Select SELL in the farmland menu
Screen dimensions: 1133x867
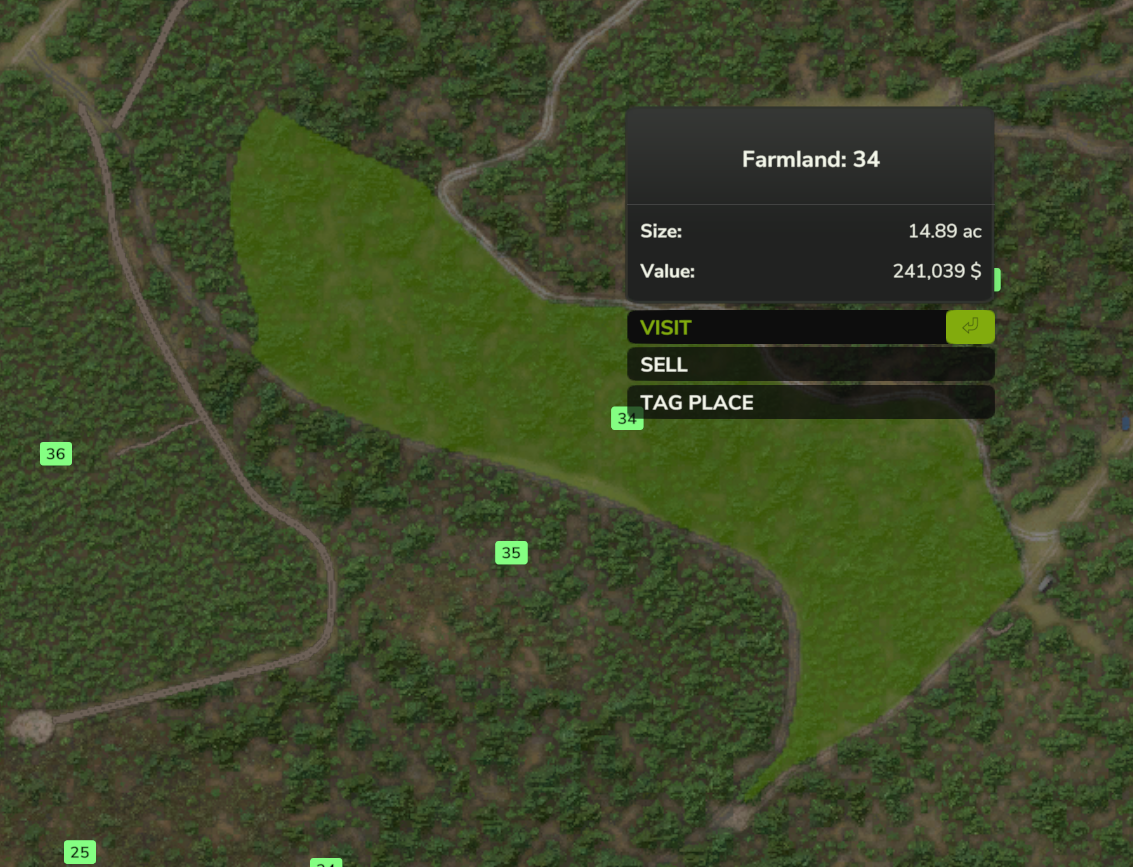tap(810, 365)
